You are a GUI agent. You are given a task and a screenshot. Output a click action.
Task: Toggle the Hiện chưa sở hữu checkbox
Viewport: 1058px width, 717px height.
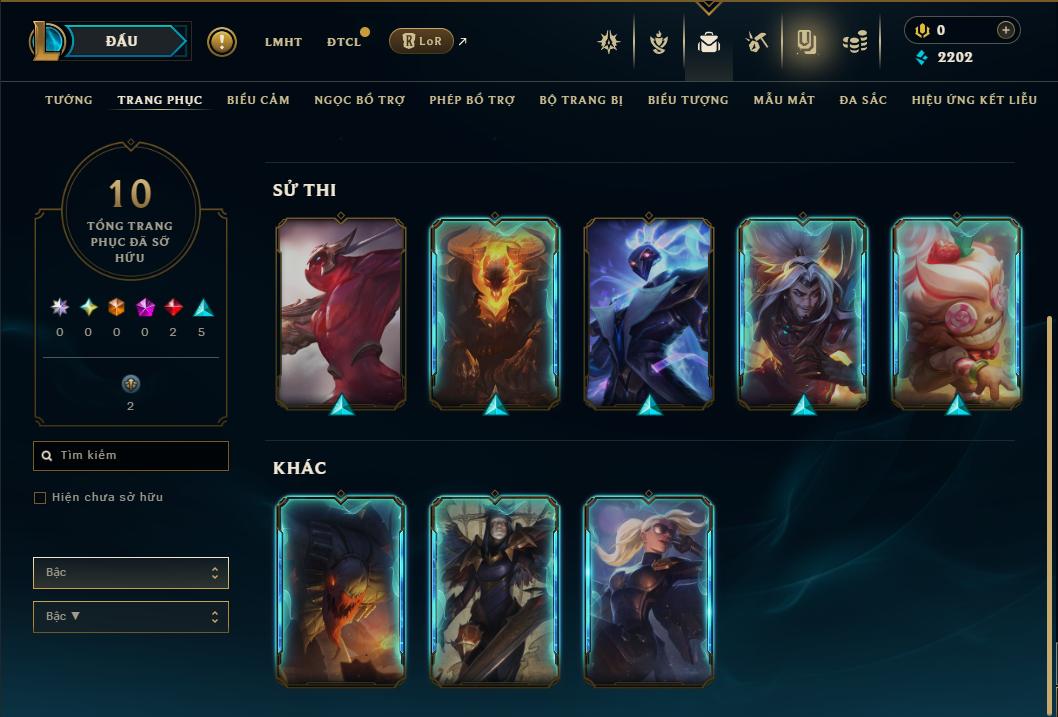(40, 498)
